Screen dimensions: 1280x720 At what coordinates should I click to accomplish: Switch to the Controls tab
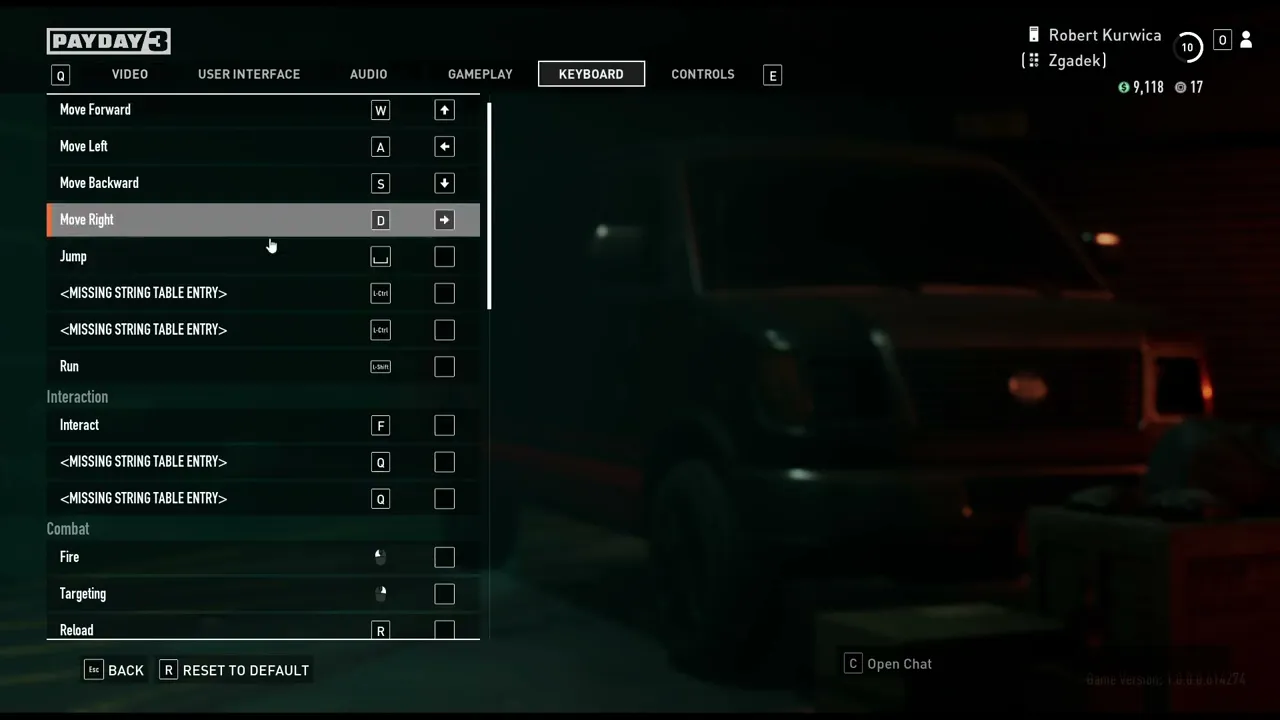[703, 74]
